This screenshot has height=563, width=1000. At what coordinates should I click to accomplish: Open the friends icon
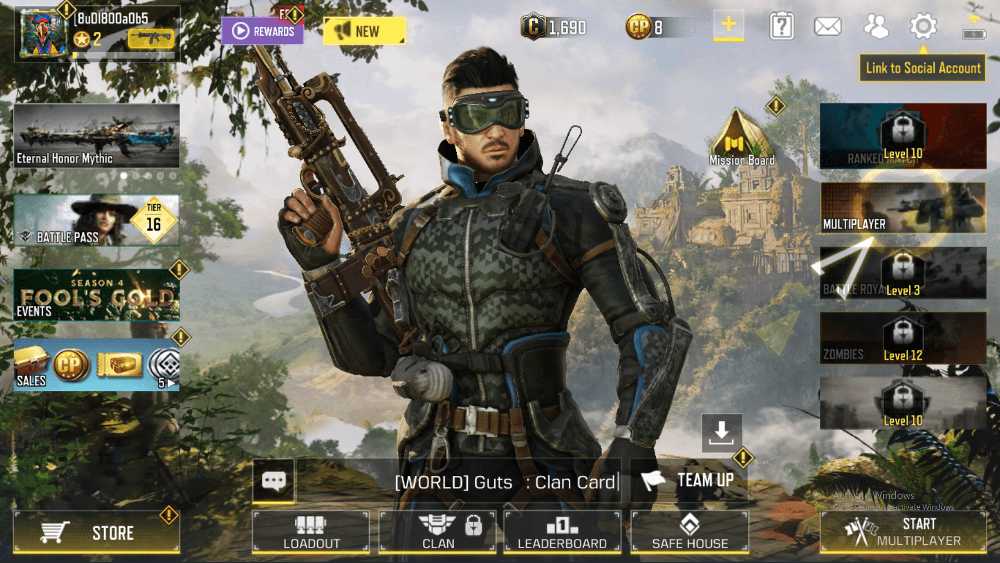click(x=876, y=27)
